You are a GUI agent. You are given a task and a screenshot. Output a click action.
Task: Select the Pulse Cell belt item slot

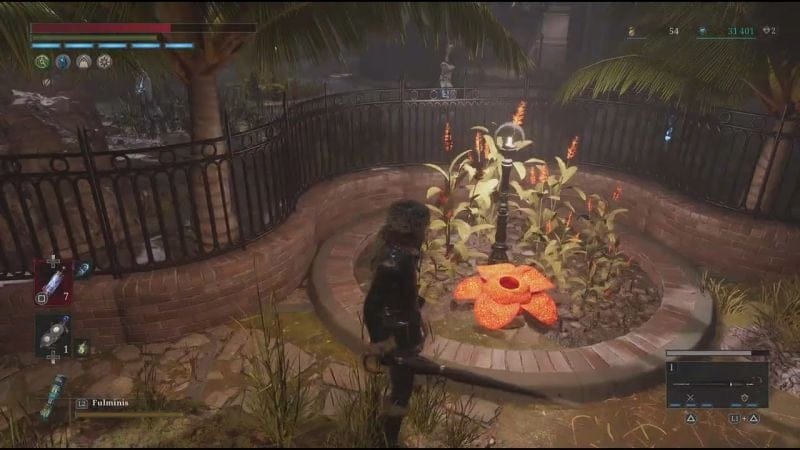53,281
